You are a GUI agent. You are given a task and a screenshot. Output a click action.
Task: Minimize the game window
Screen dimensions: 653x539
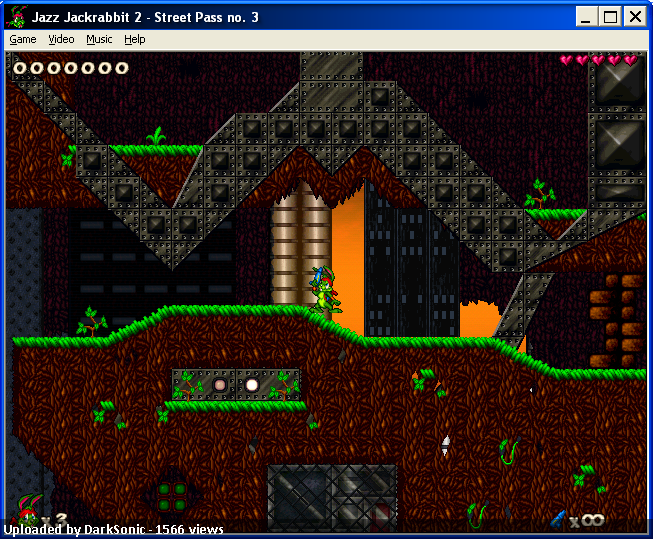pyautogui.click(x=588, y=16)
